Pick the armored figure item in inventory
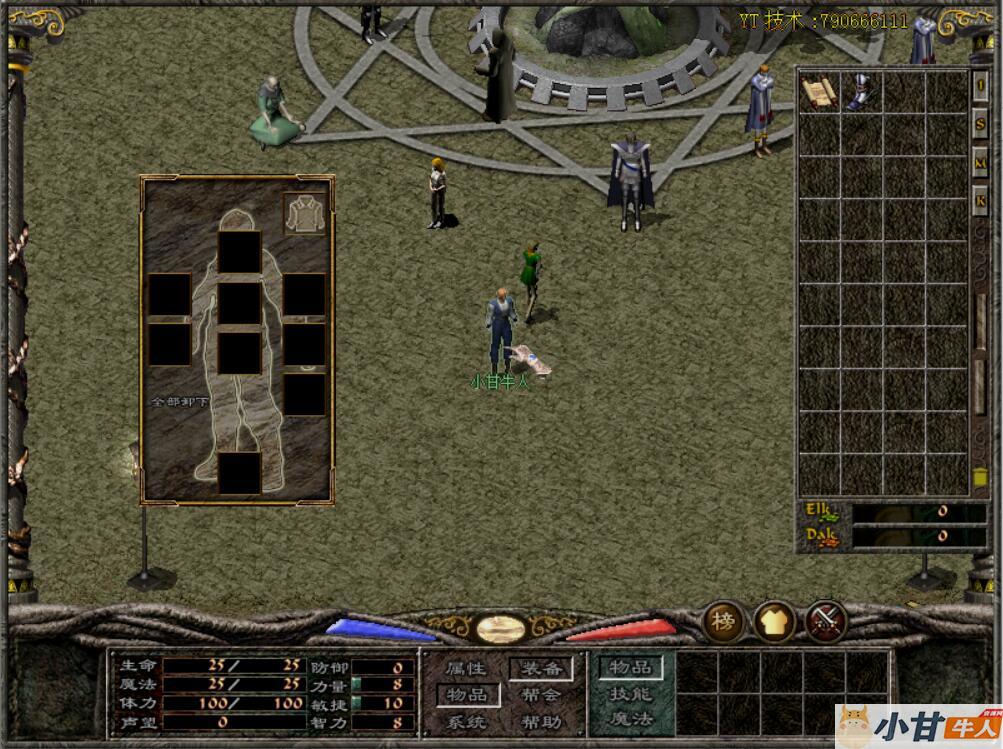Image resolution: width=1003 pixels, height=749 pixels. point(860,92)
